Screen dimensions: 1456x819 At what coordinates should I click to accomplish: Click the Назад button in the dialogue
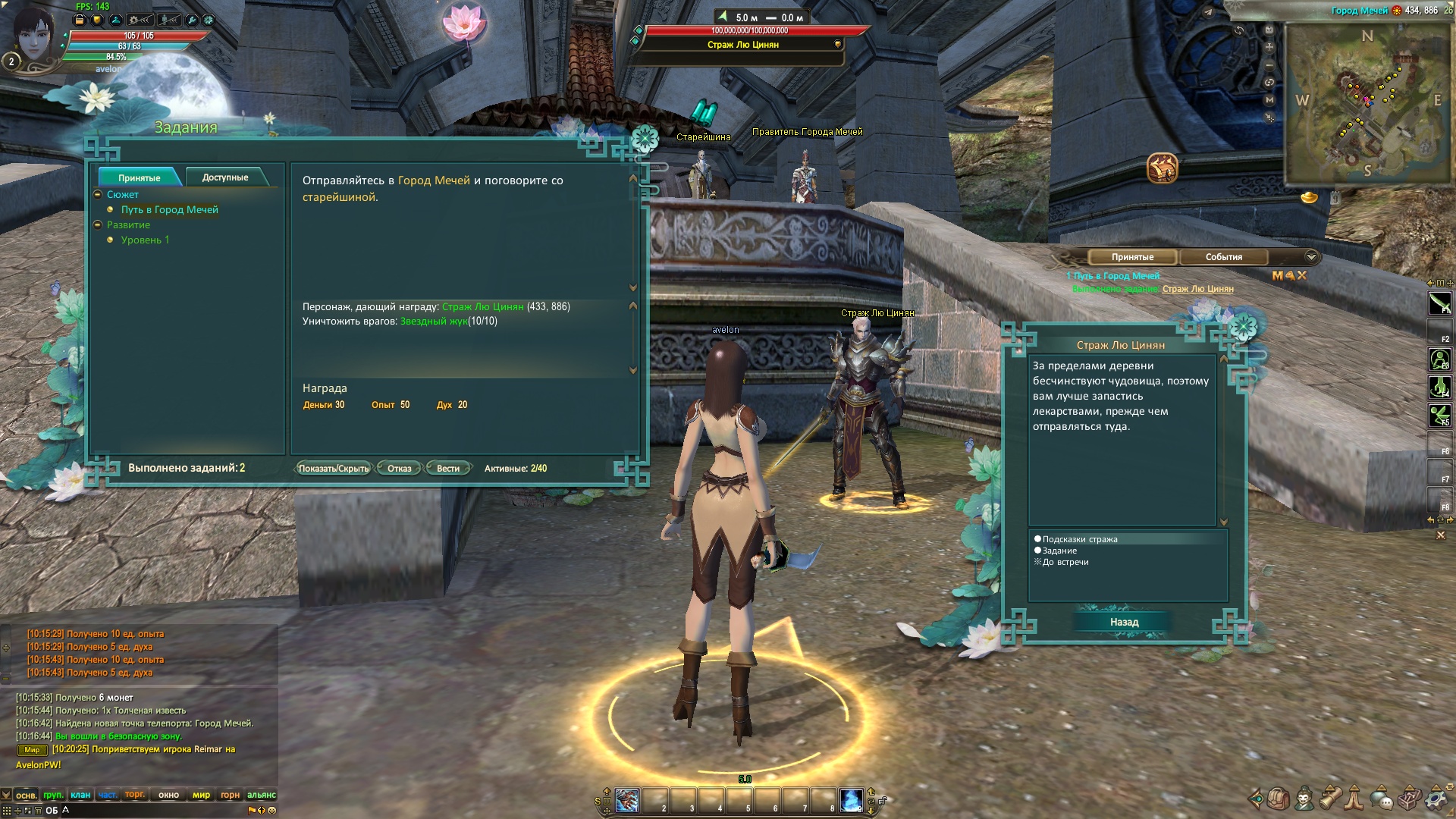[x=1124, y=623]
